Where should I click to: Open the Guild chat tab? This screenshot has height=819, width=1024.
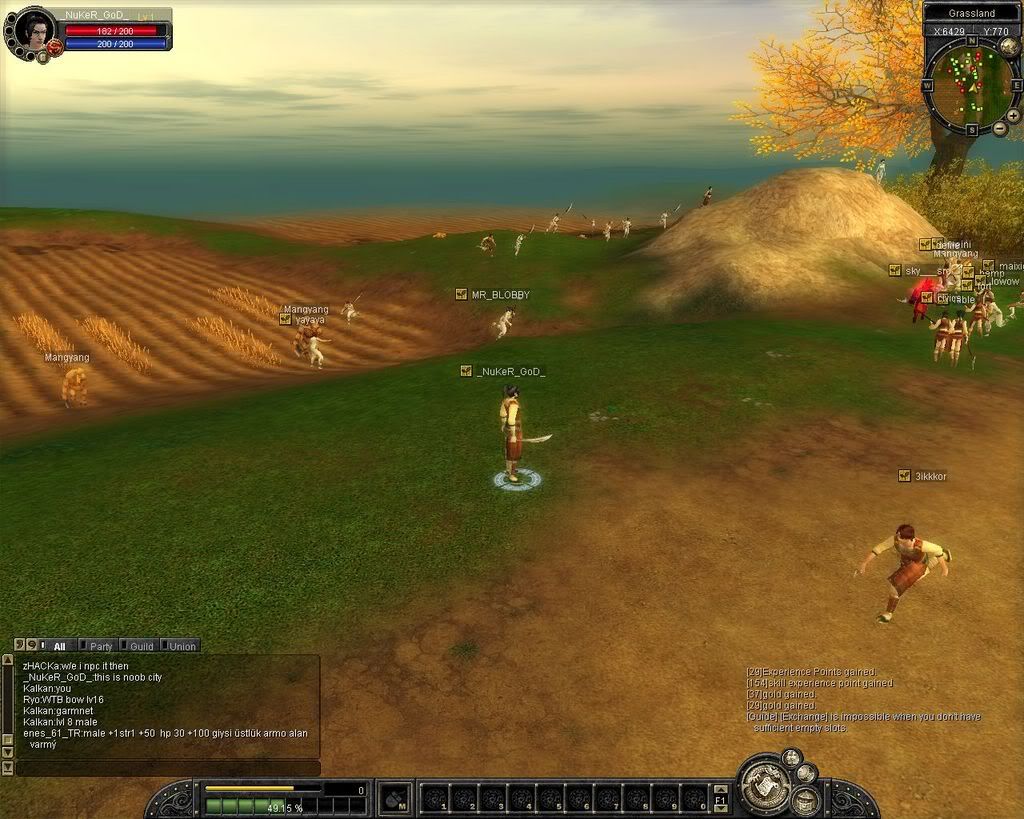tap(138, 646)
